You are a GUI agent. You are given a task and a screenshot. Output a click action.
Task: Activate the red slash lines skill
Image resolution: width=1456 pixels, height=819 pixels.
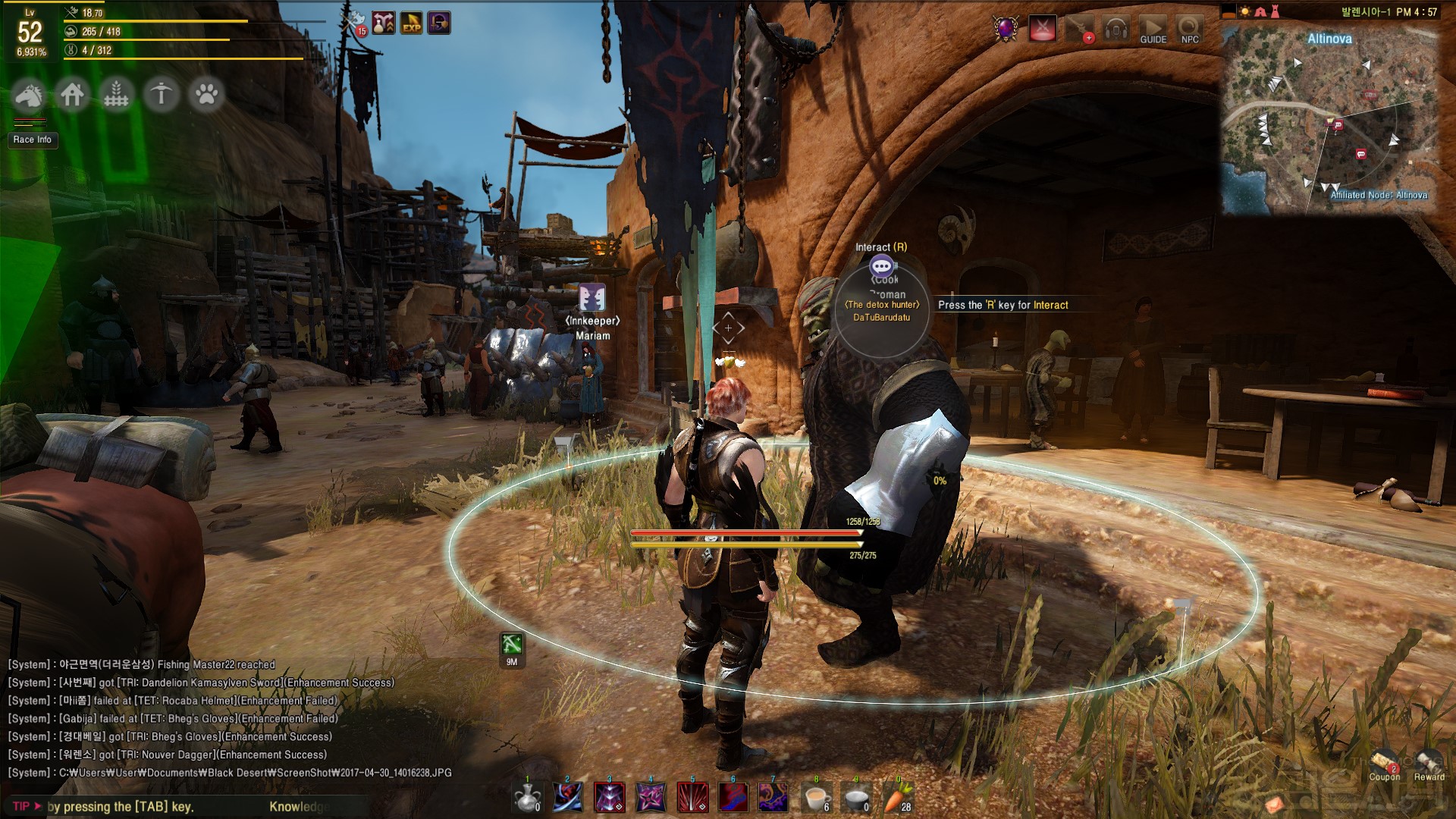(692, 797)
